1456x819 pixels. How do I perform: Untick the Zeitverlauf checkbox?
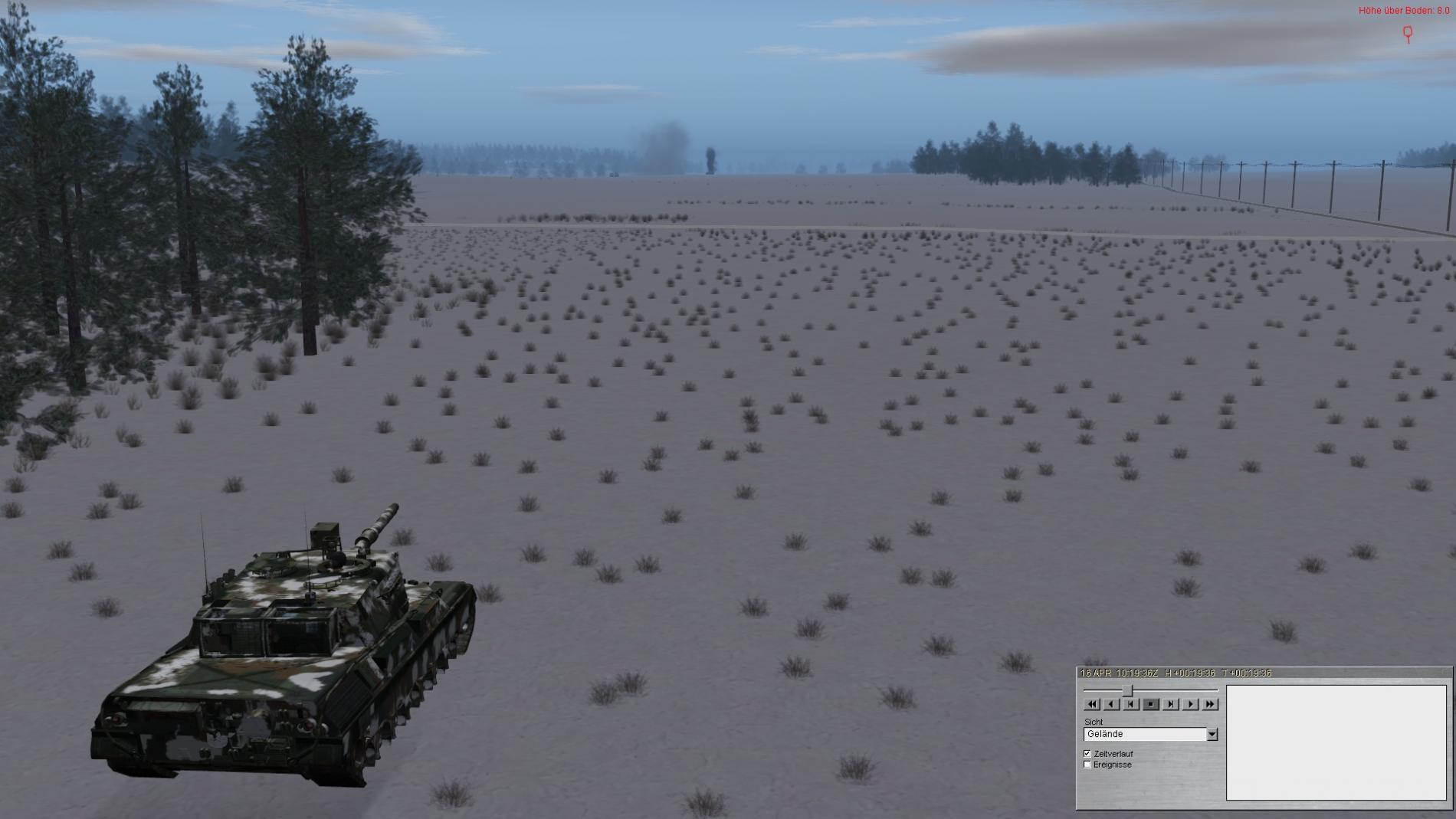click(1087, 754)
